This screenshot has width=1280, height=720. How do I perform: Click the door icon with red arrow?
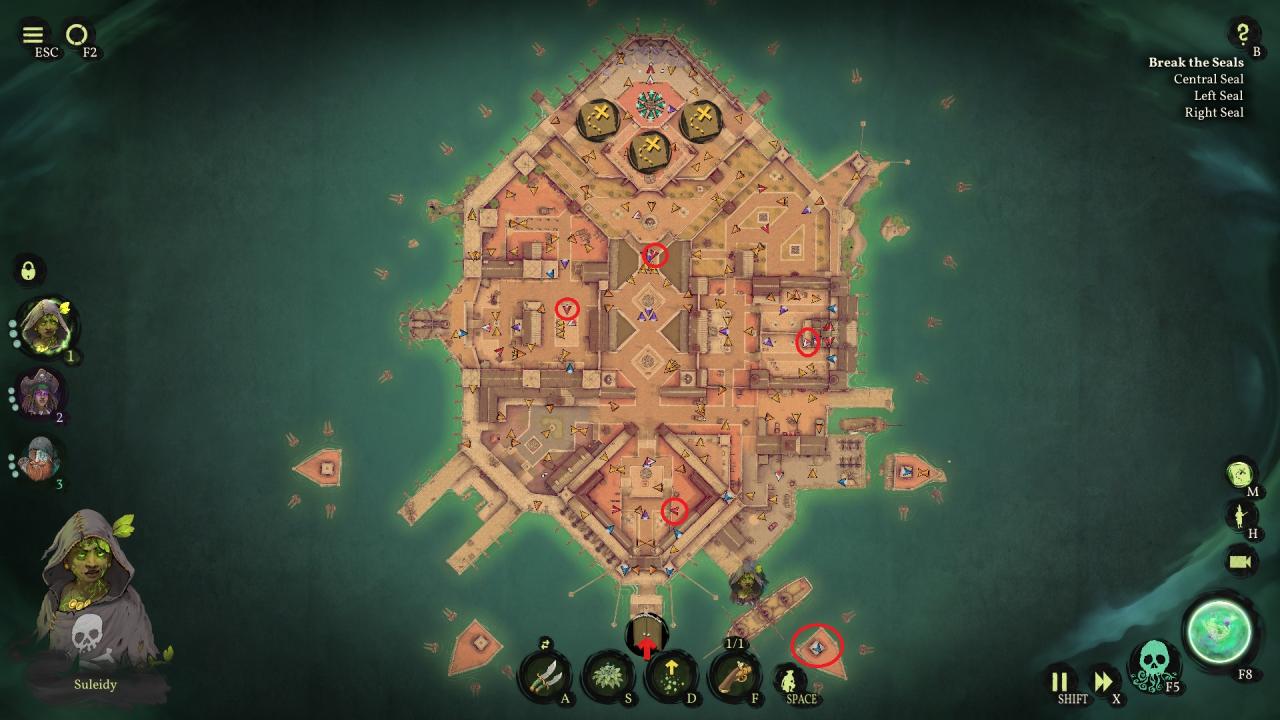click(647, 636)
